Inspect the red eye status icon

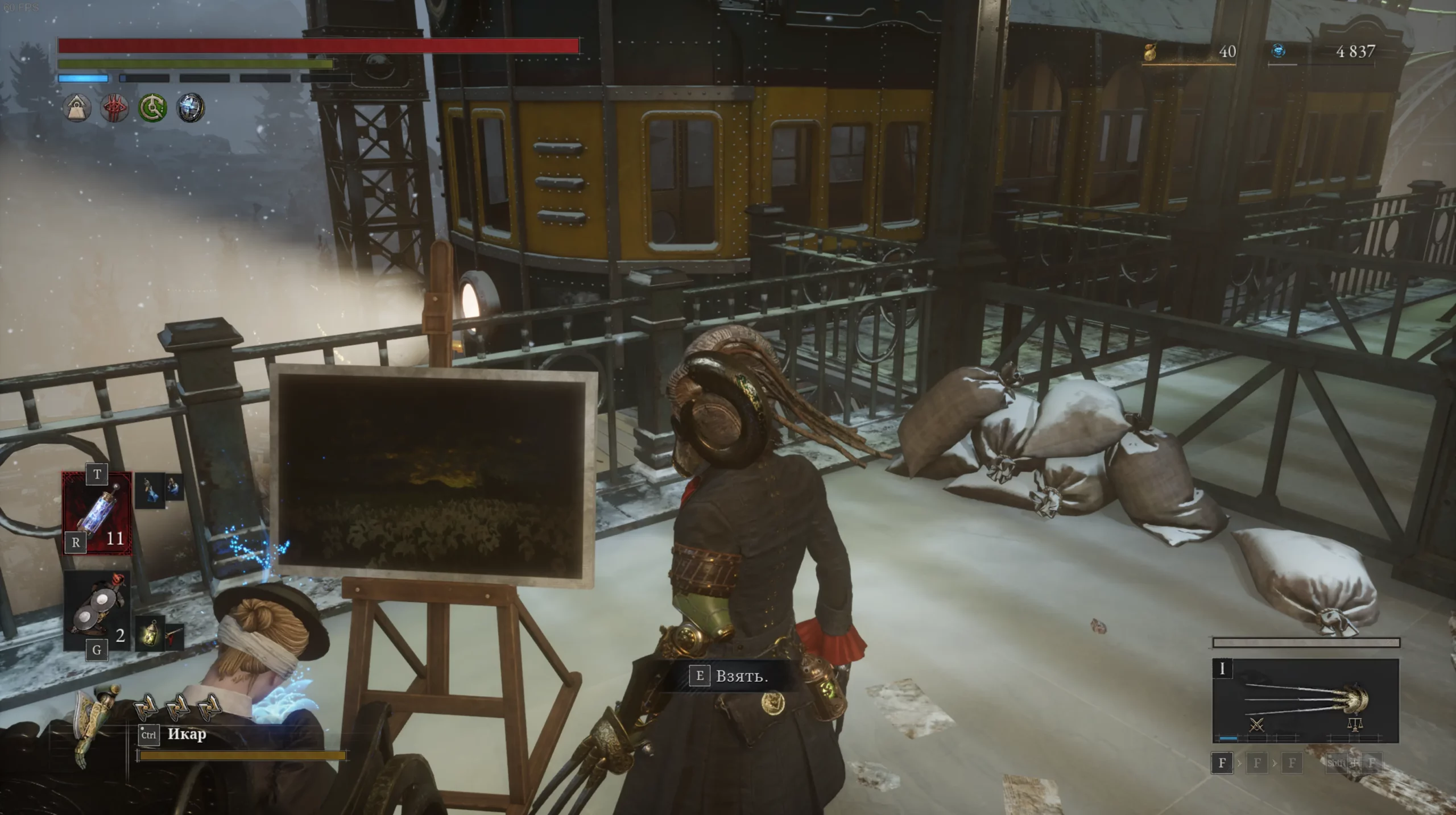114,107
